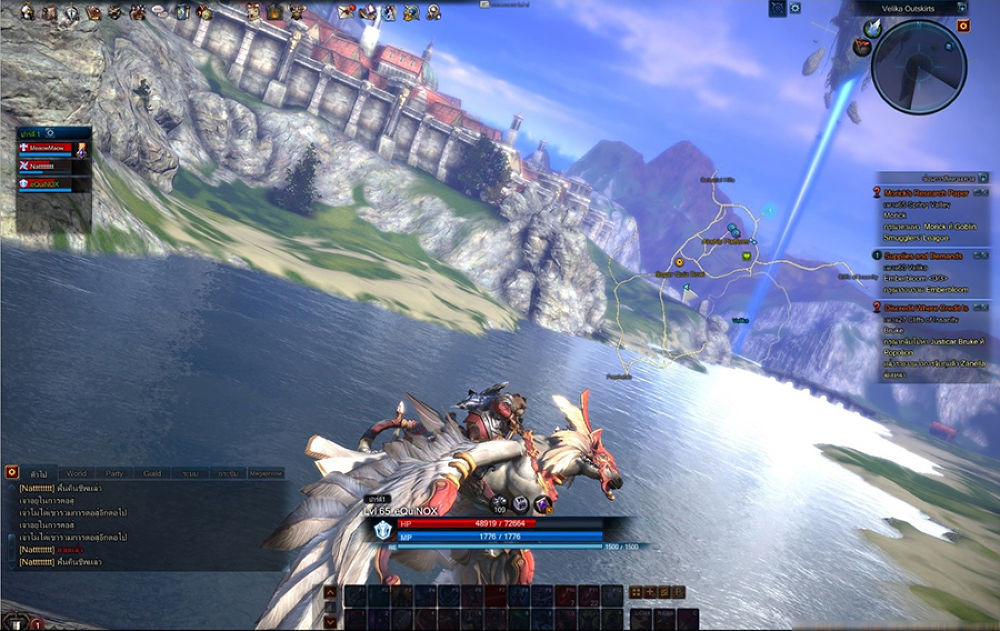Open the helmet icon menu in the top-left corner
The width and height of the screenshot is (1000, 631).
click(x=27, y=12)
